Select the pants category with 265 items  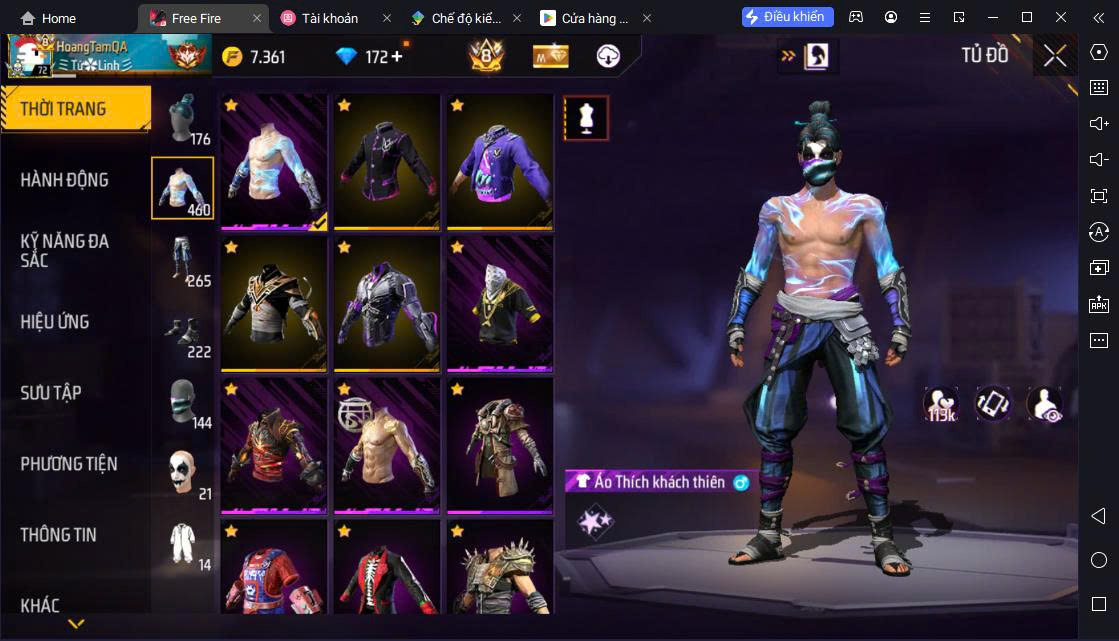click(182, 260)
